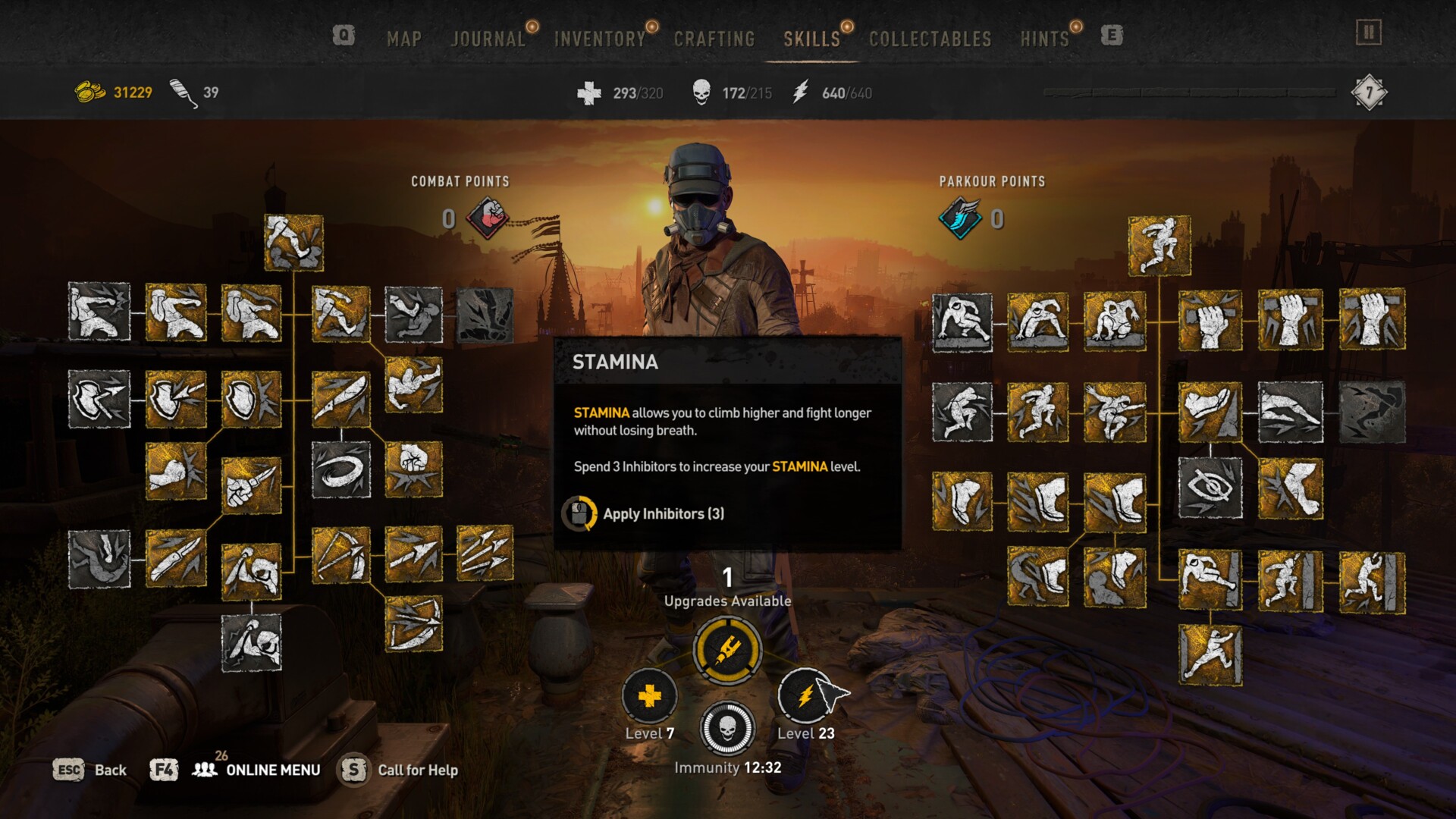Open the Online Menu
This screenshot has width=1456, height=819.
click(x=272, y=770)
